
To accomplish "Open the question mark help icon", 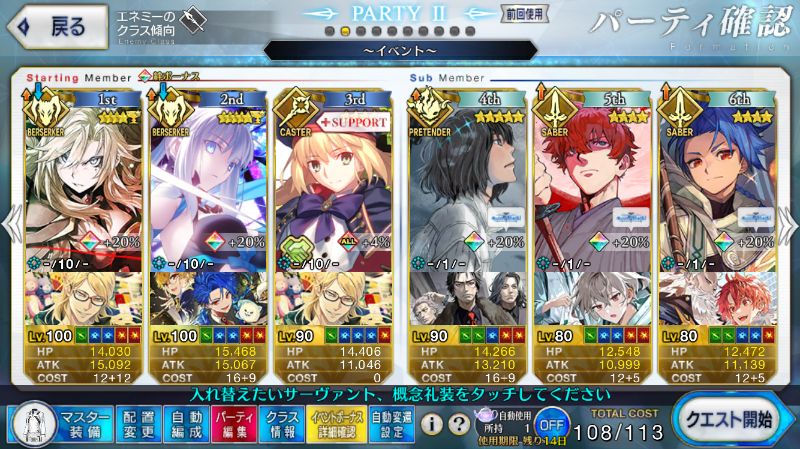I will click(x=458, y=425).
